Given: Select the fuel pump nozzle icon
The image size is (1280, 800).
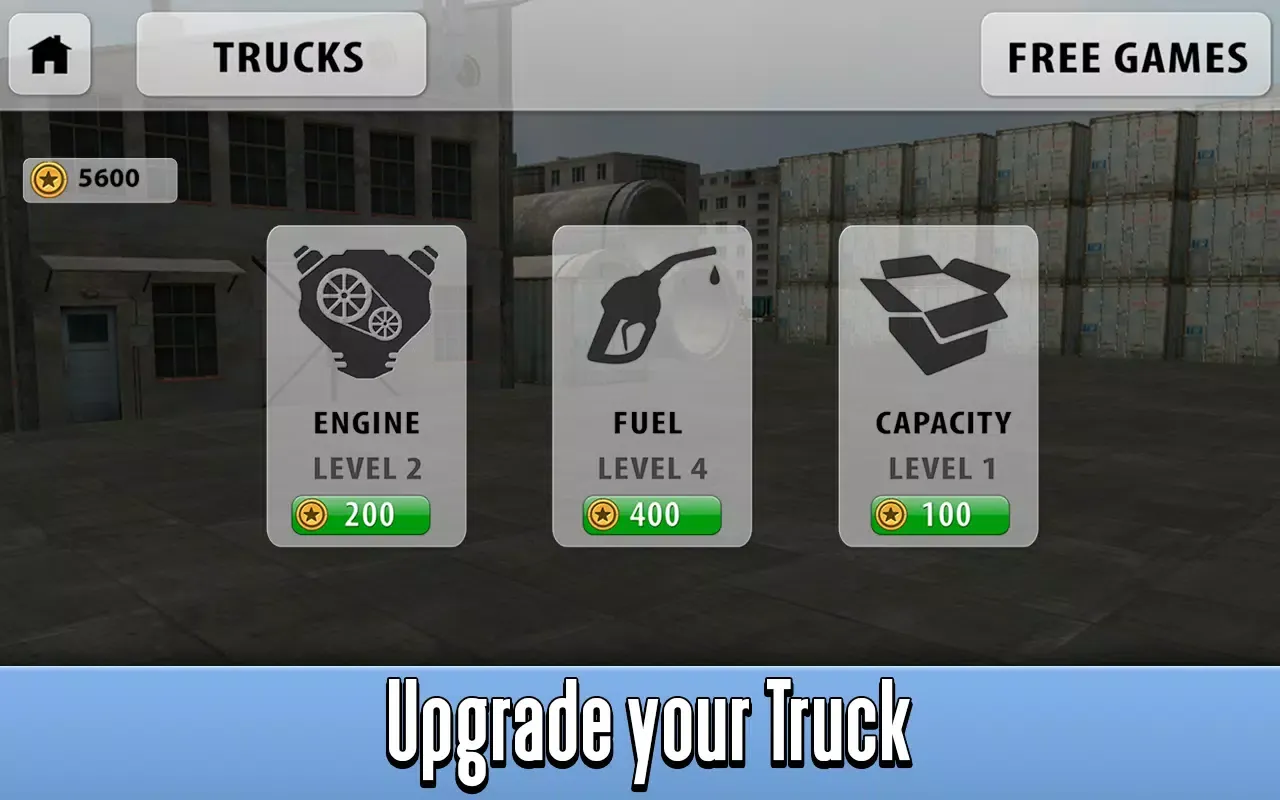Looking at the screenshot, I should pos(652,305).
